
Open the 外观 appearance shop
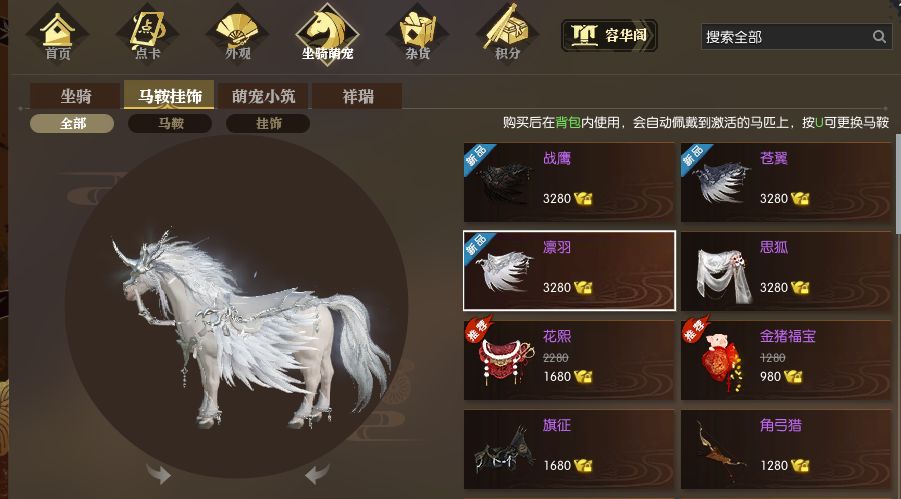point(238,33)
